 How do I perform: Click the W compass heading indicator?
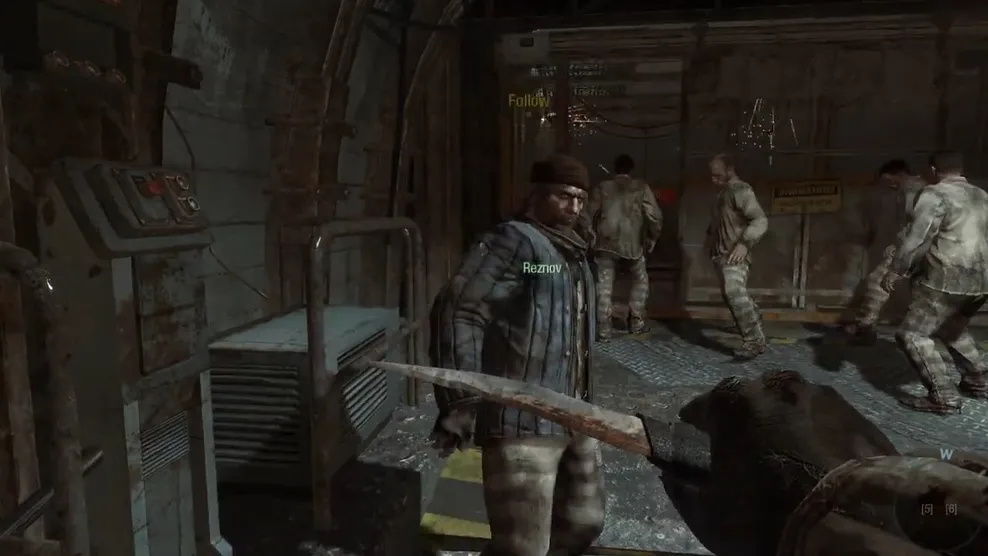[945, 454]
